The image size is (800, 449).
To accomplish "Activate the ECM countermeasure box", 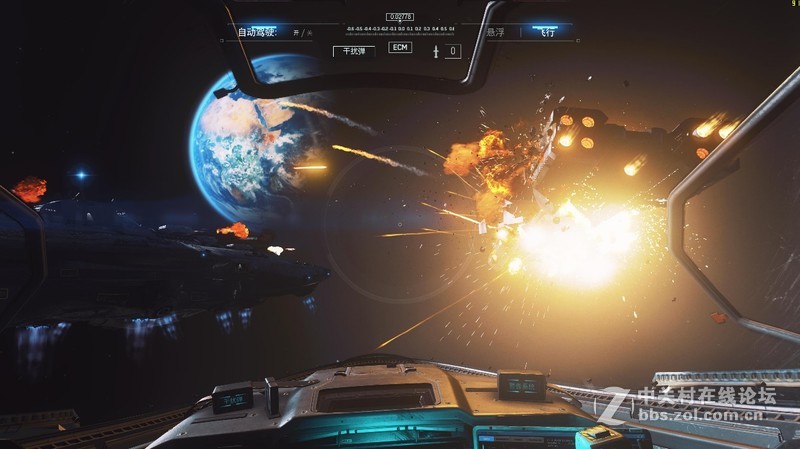I will [x=400, y=48].
